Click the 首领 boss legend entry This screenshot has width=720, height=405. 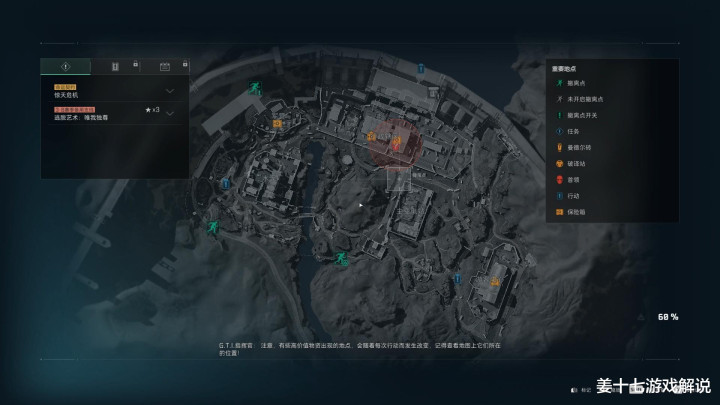coord(570,179)
